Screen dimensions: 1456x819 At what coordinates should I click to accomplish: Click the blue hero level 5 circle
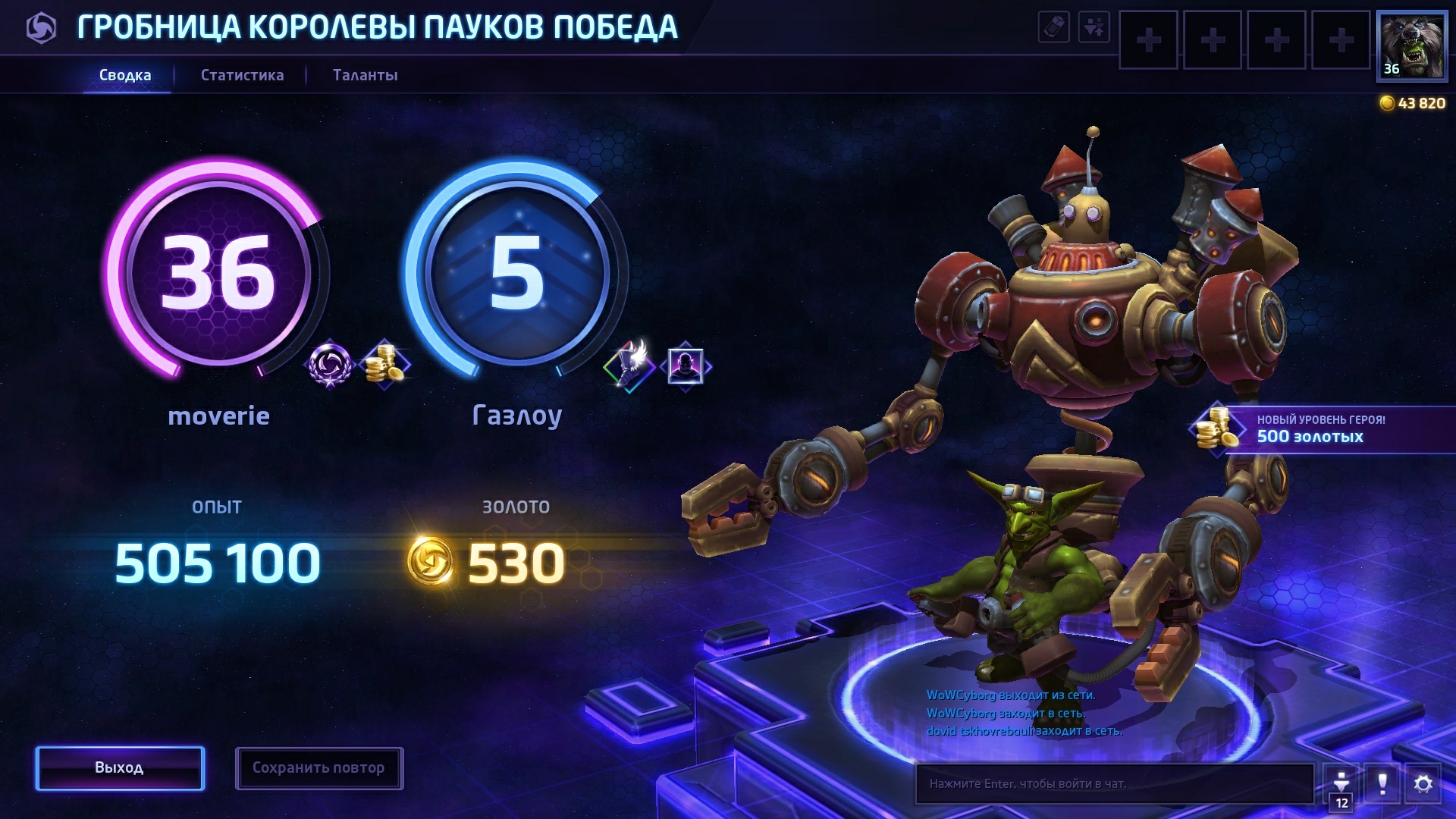tap(517, 271)
